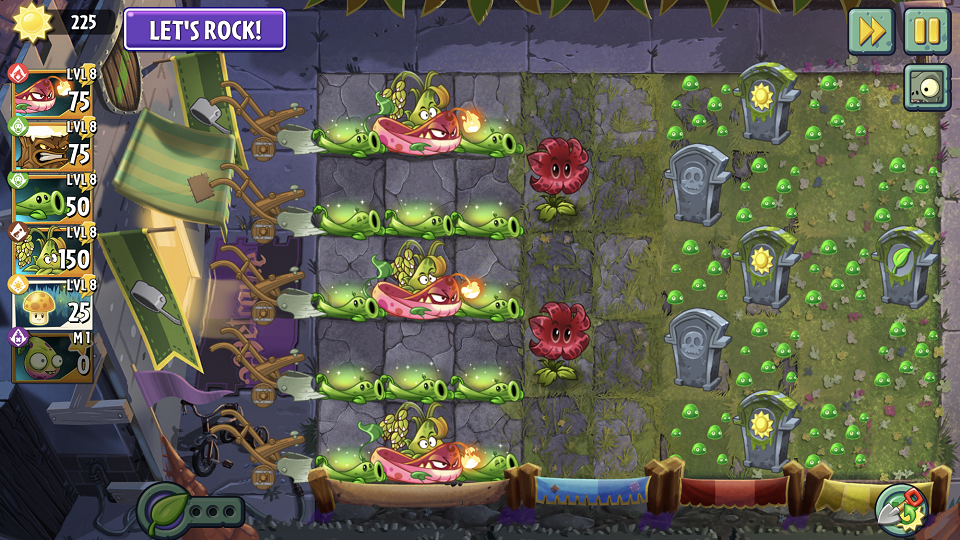
Task: Start the level with Let's Rock!
Action: (x=205, y=29)
